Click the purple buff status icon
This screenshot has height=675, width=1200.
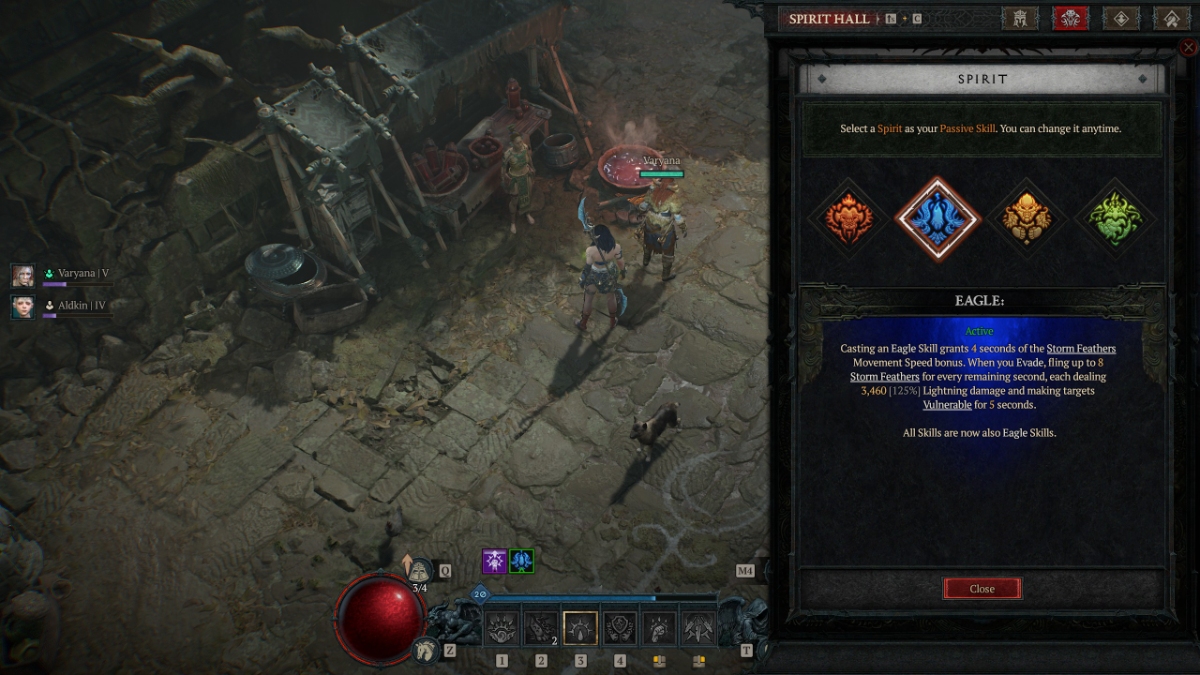coord(494,561)
